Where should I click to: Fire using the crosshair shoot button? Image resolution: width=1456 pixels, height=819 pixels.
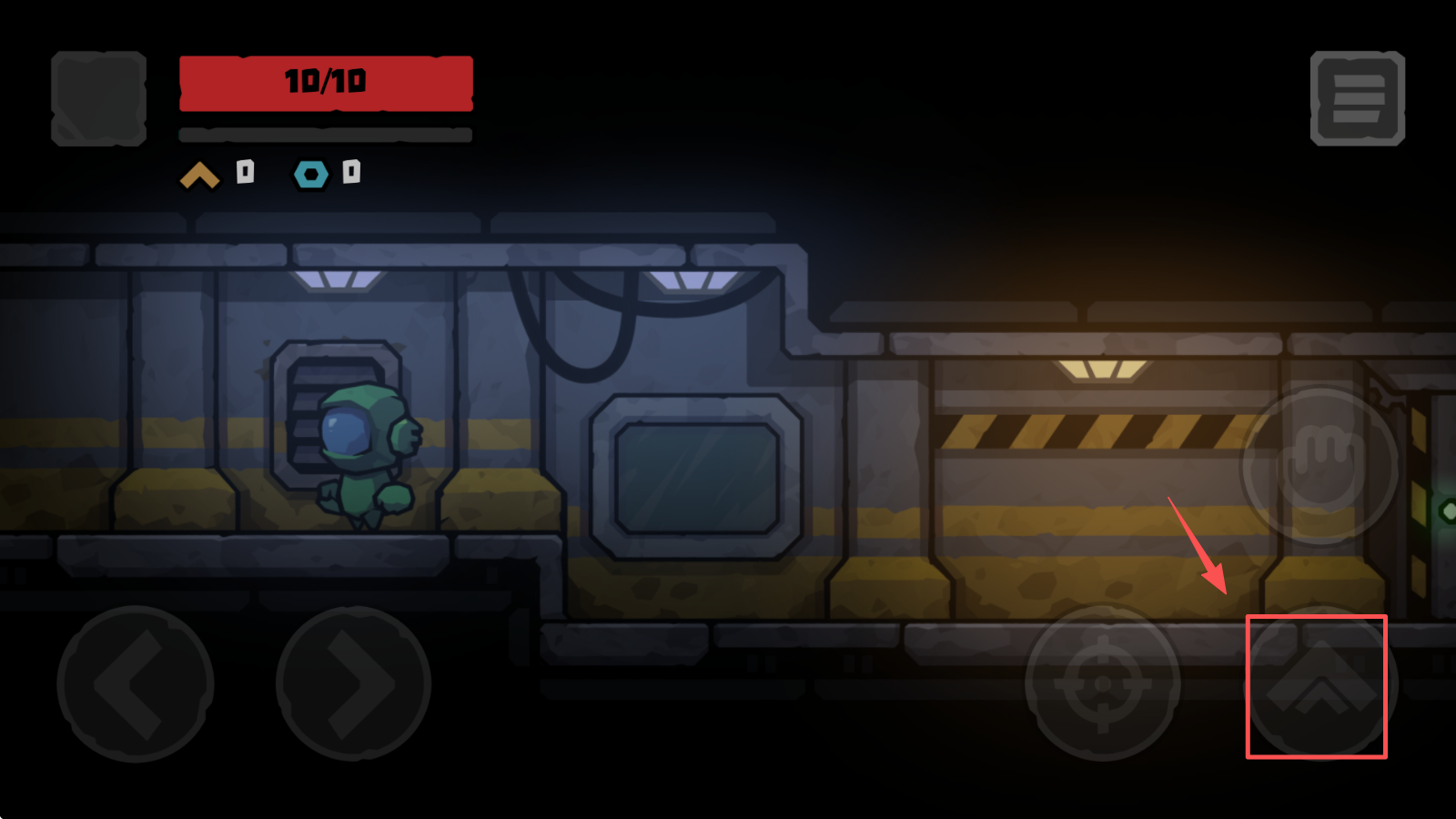[x=1102, y=683]
